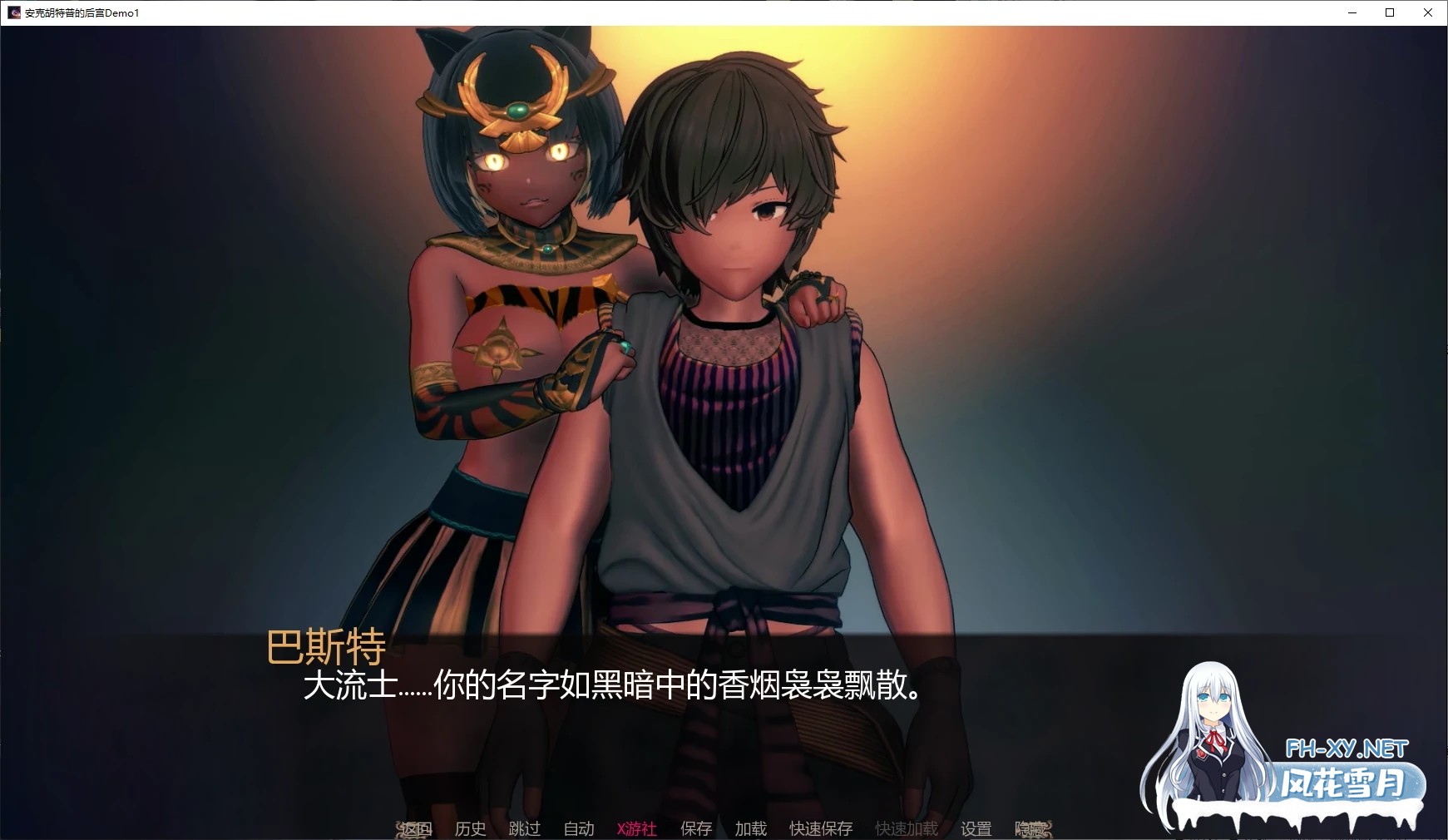The width and height of the screenshot is (1448, 840).
Task: Open the save screen 保存
Action: [695, 828]
